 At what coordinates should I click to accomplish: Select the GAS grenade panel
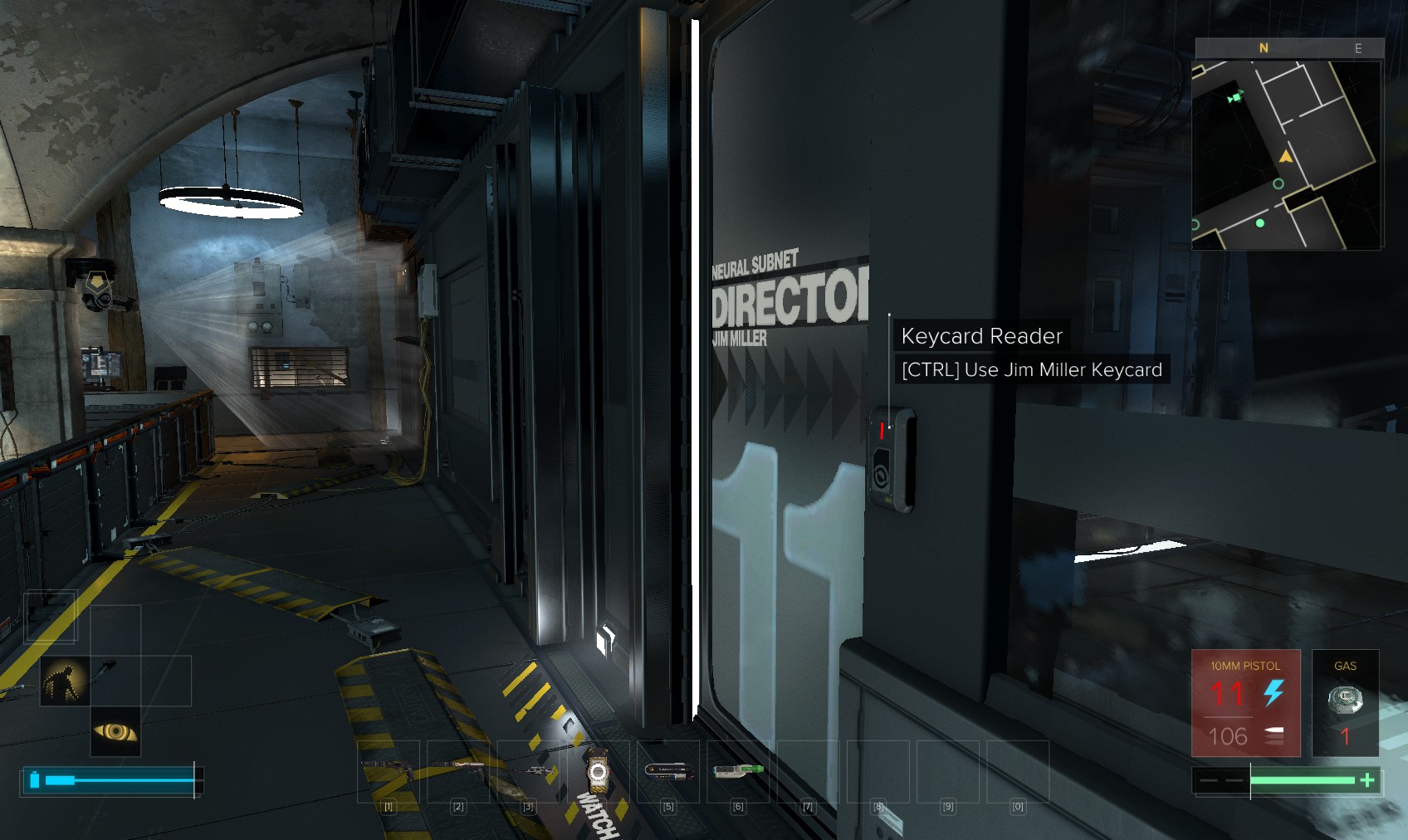point(1345,702)
